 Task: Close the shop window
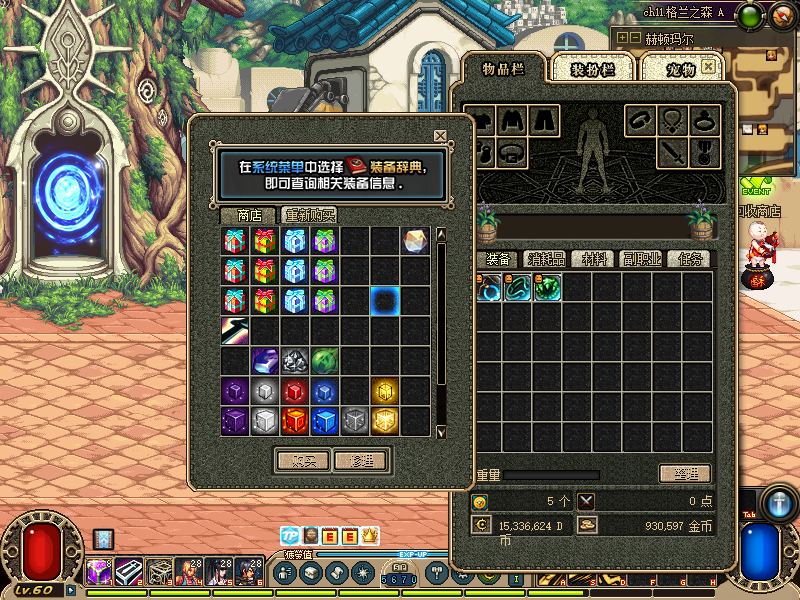tap(440, 136)
